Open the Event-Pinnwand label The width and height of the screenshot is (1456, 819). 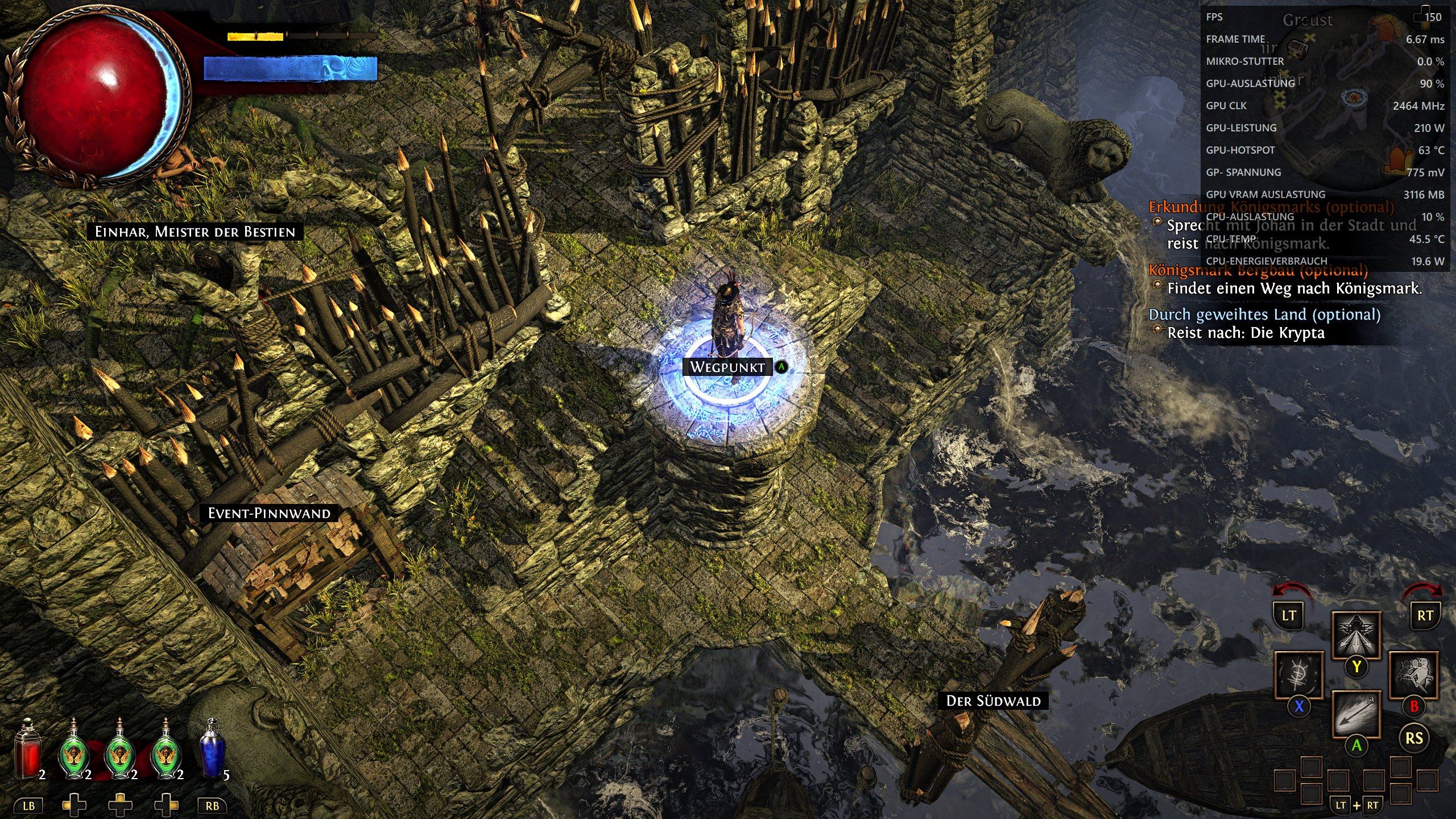pyautogui.click(x=269, y=514)
